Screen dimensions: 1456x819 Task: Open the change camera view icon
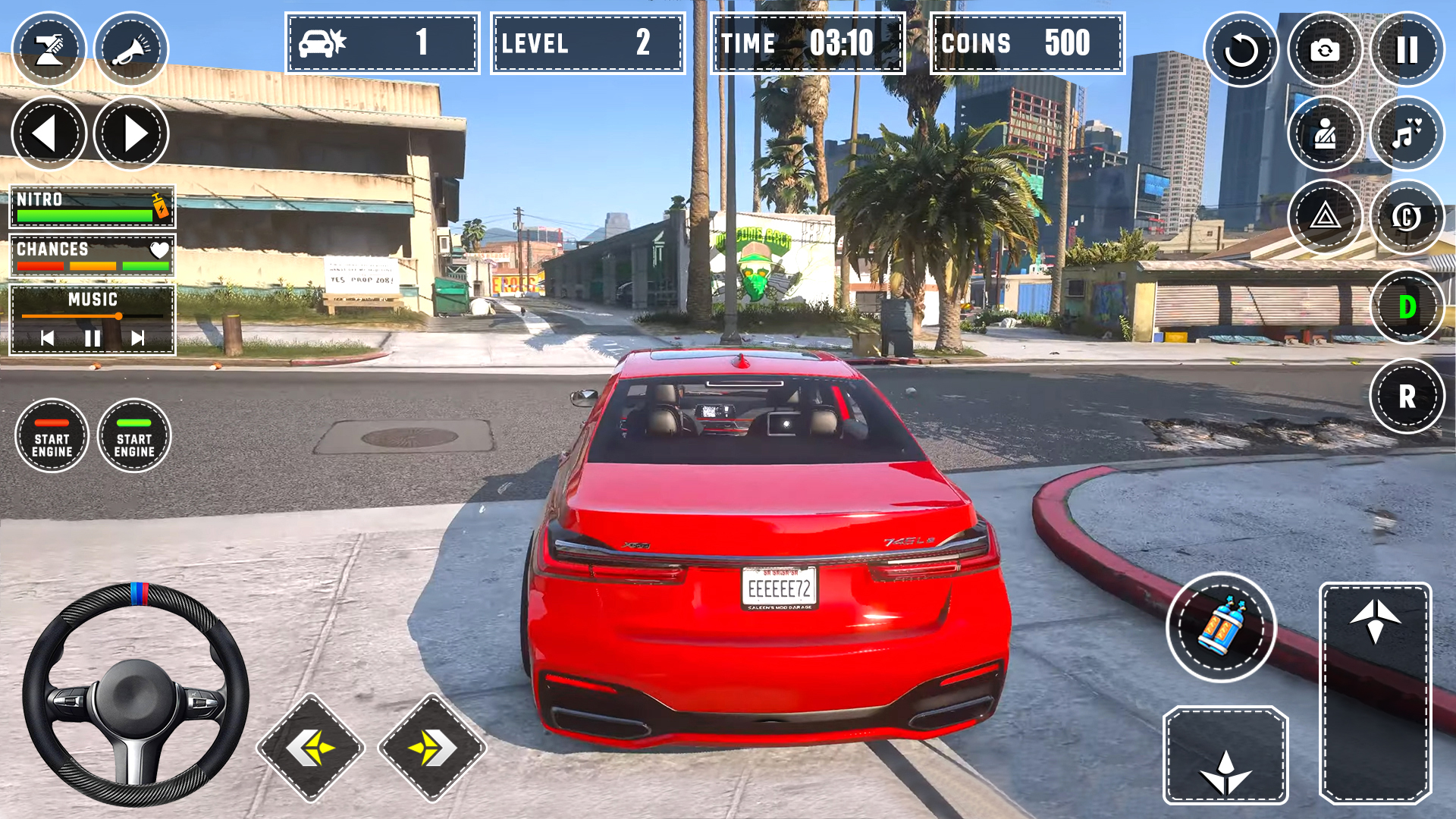pyautogui.click(x=1325, y=49)
